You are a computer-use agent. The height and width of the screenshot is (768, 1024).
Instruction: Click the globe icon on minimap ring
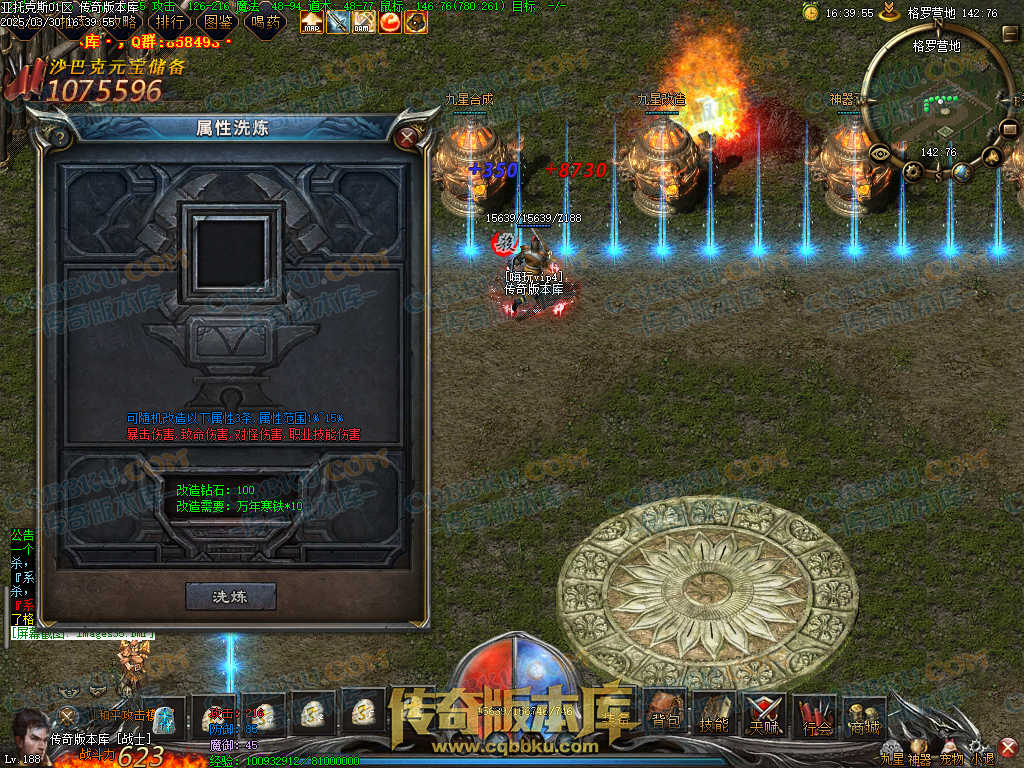[961, 172]
